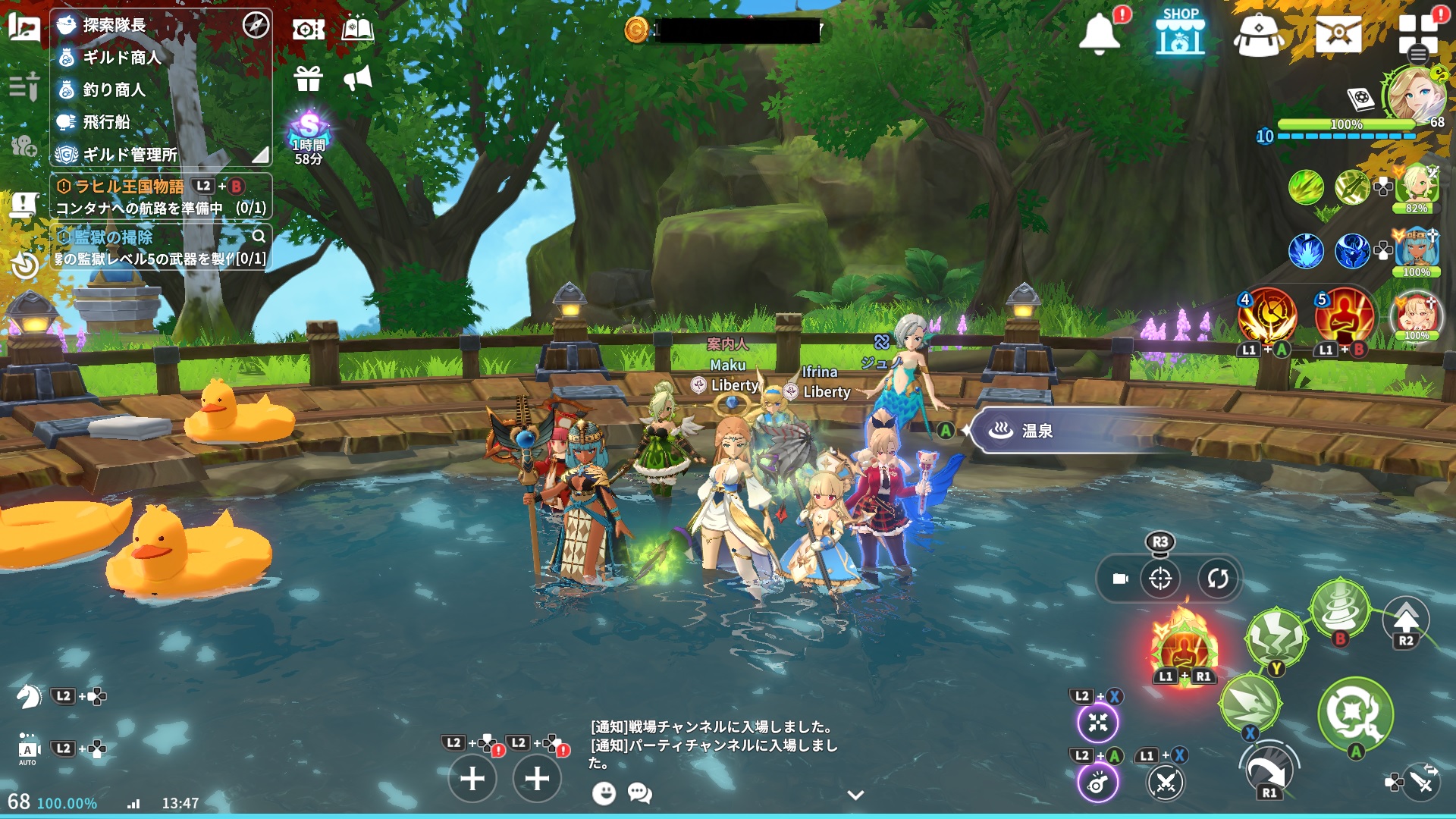Select 探索隊長 from the NPC list
1456x819 pixels.
[x=114, y=25]
